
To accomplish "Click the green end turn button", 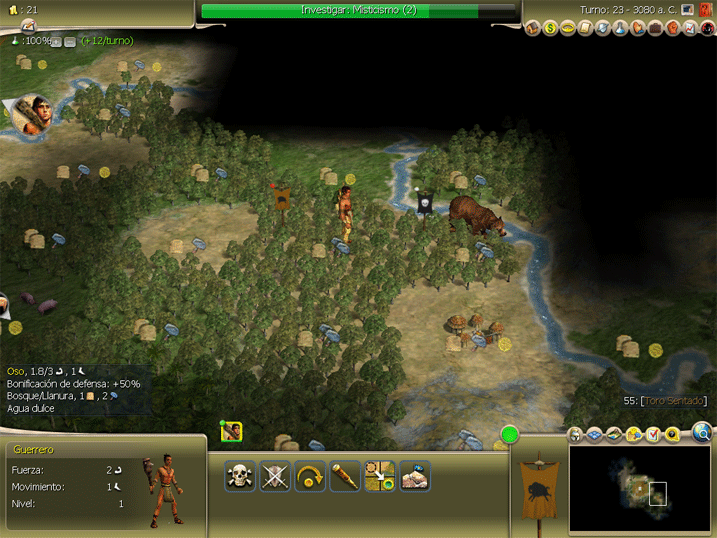I will (x=511, y=435).
